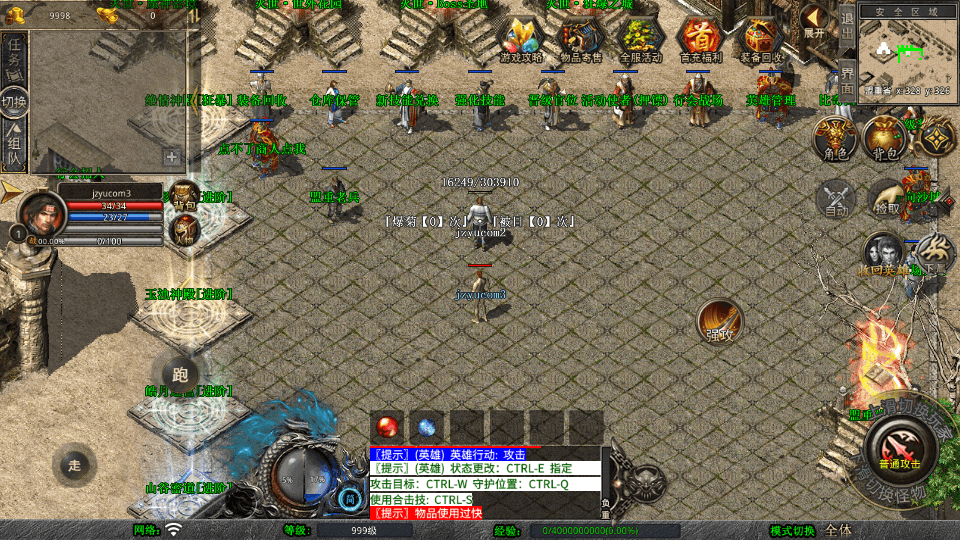Viewport: 960px width, 540px height.
Task: Use the red potion hotbar slot
Action: pos(388,426)
